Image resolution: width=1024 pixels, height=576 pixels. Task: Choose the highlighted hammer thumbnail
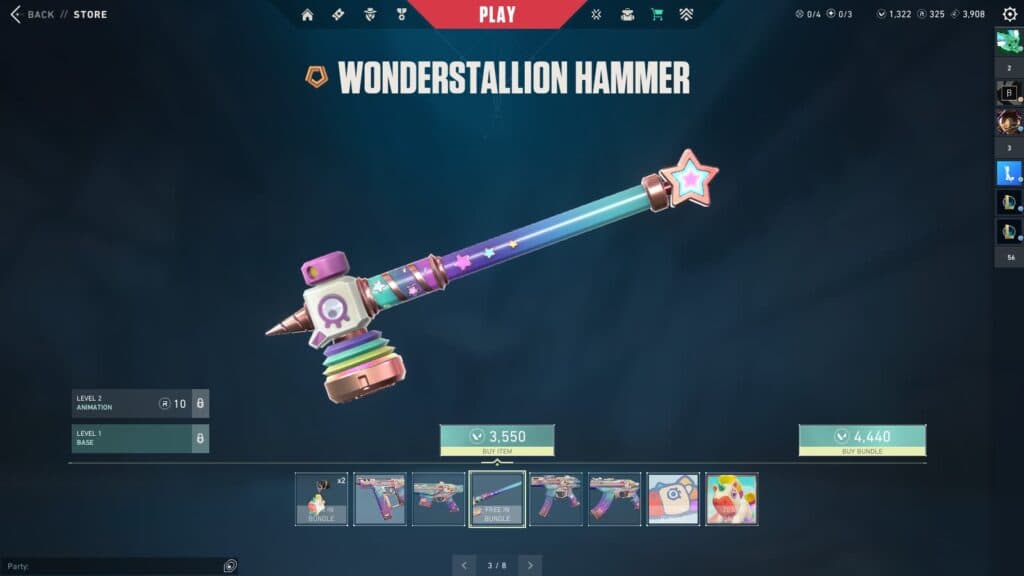497,499
